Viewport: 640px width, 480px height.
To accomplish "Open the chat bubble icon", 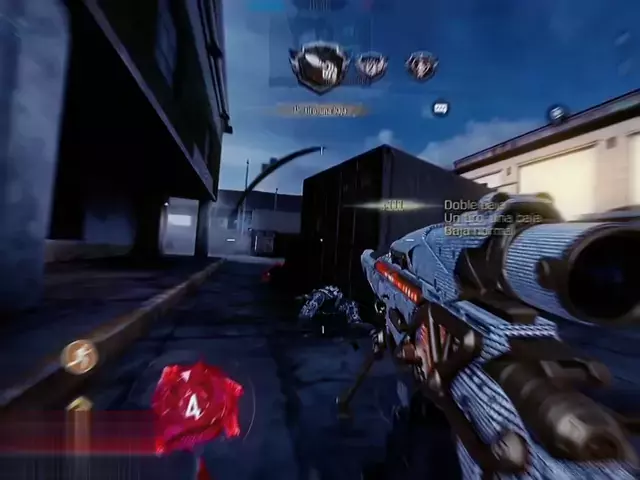I will (x=440, y=107).
